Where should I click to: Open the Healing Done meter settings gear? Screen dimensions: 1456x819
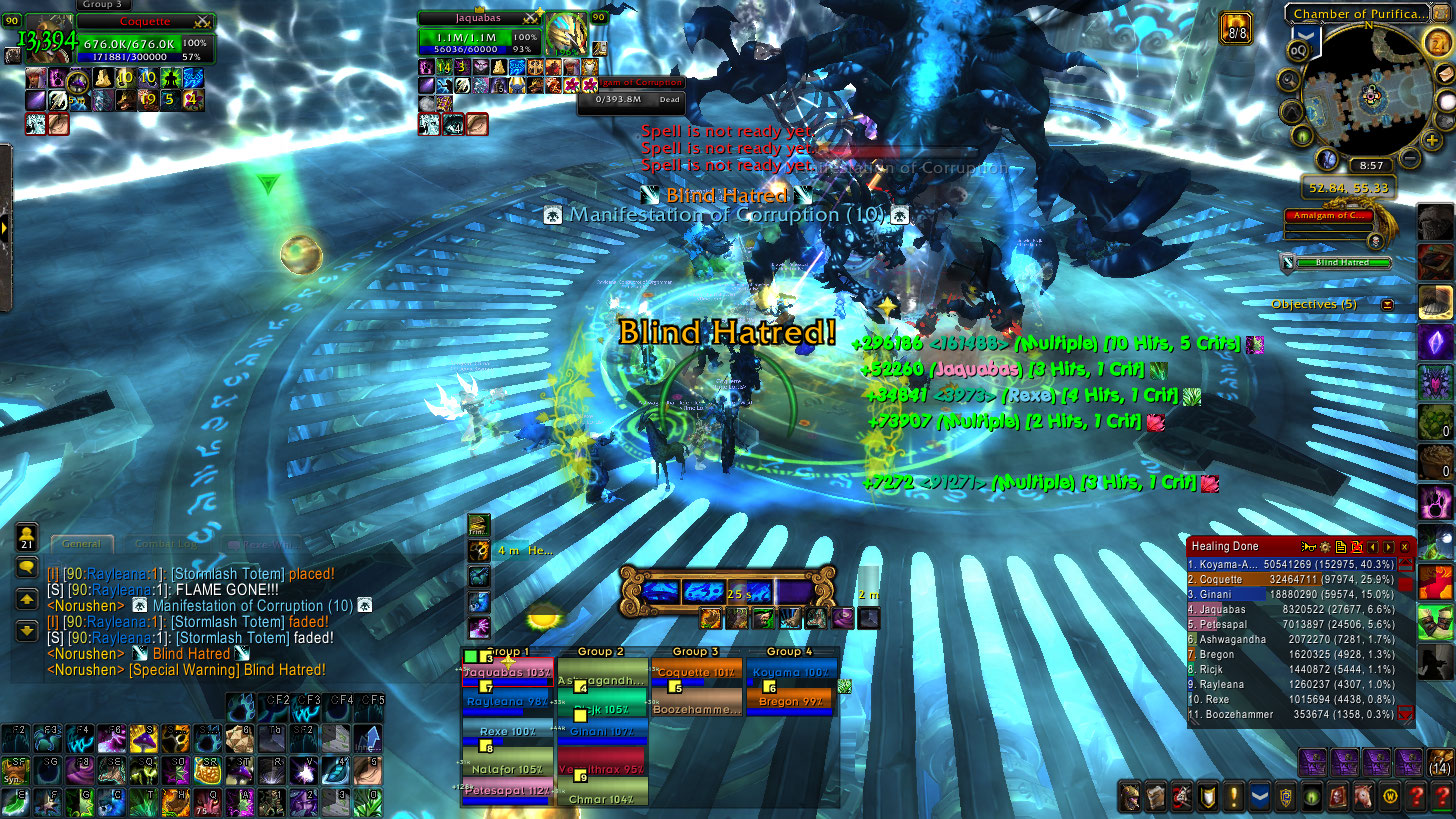[1325, 547]
